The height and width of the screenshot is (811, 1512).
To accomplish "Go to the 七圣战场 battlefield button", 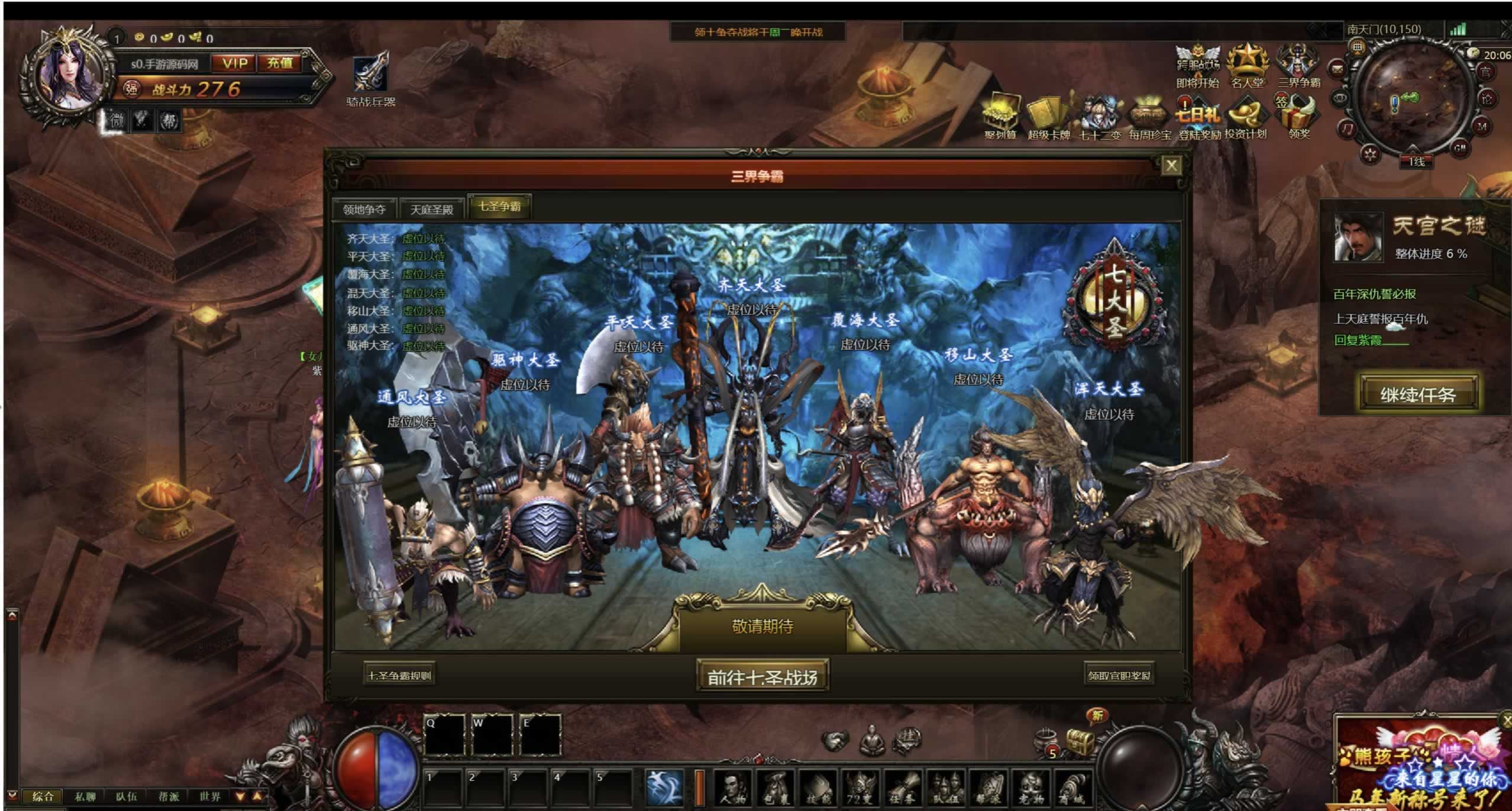I will (x=762, y=676).
